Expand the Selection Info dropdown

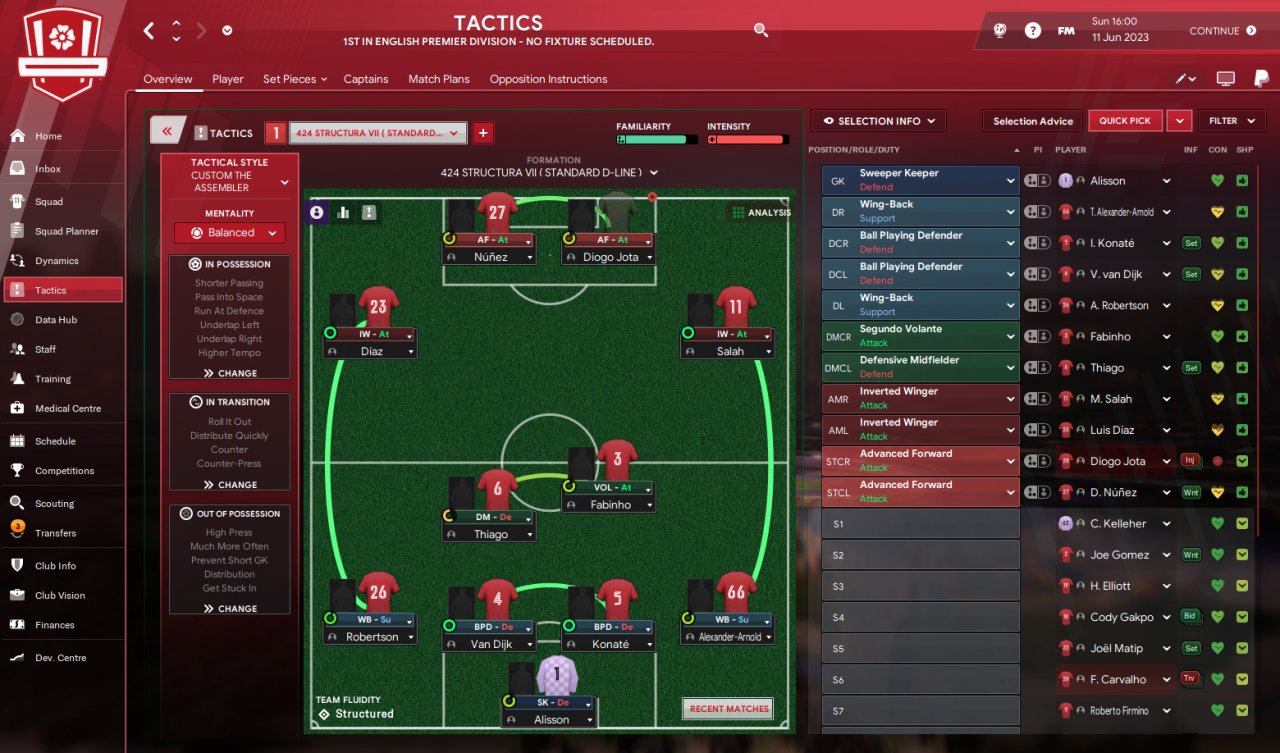pos(877,121)
